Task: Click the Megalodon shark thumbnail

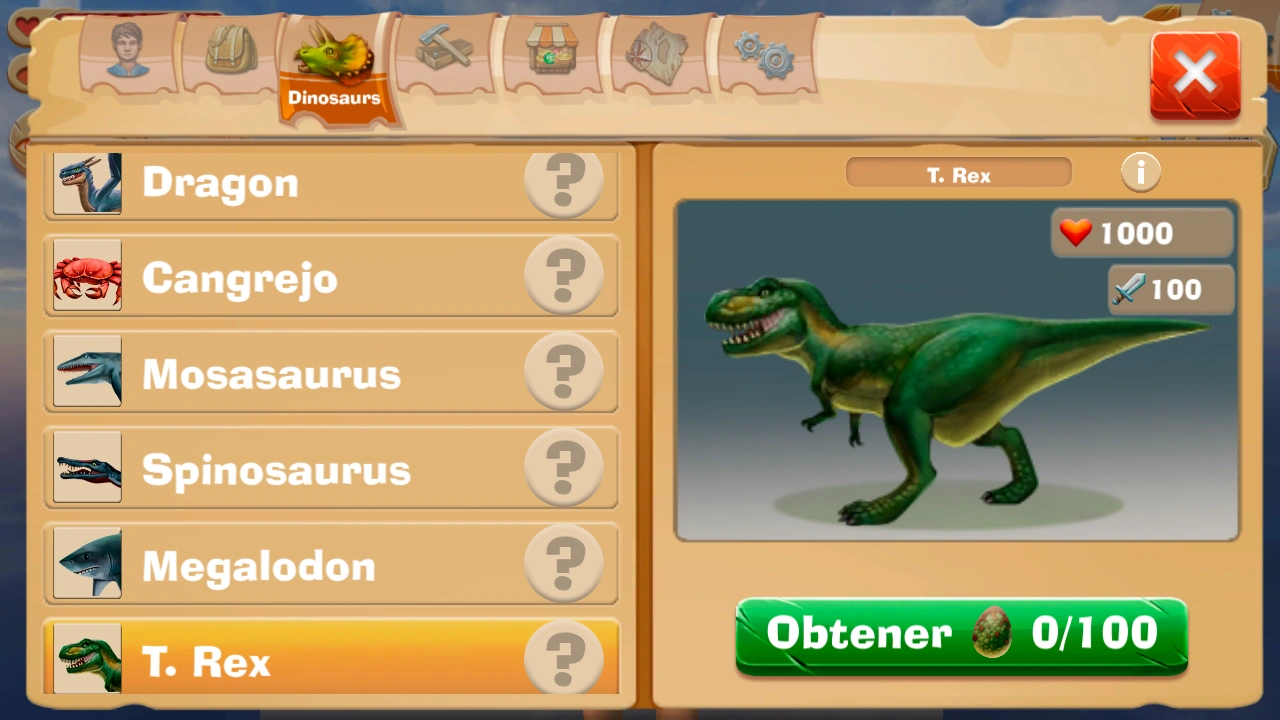Action: pos(87,565)
